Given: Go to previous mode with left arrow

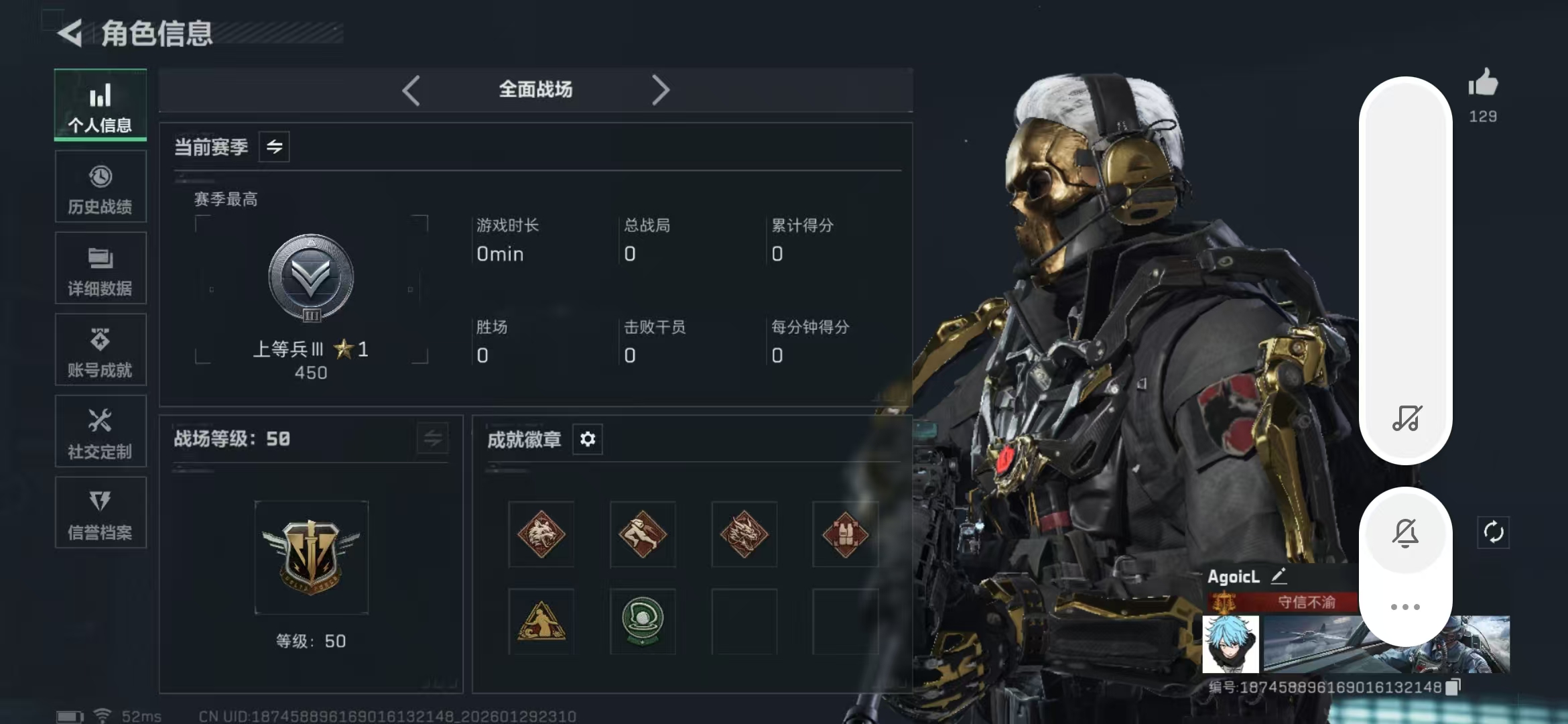Looking at the screenshot, I should tap(411, 88).
